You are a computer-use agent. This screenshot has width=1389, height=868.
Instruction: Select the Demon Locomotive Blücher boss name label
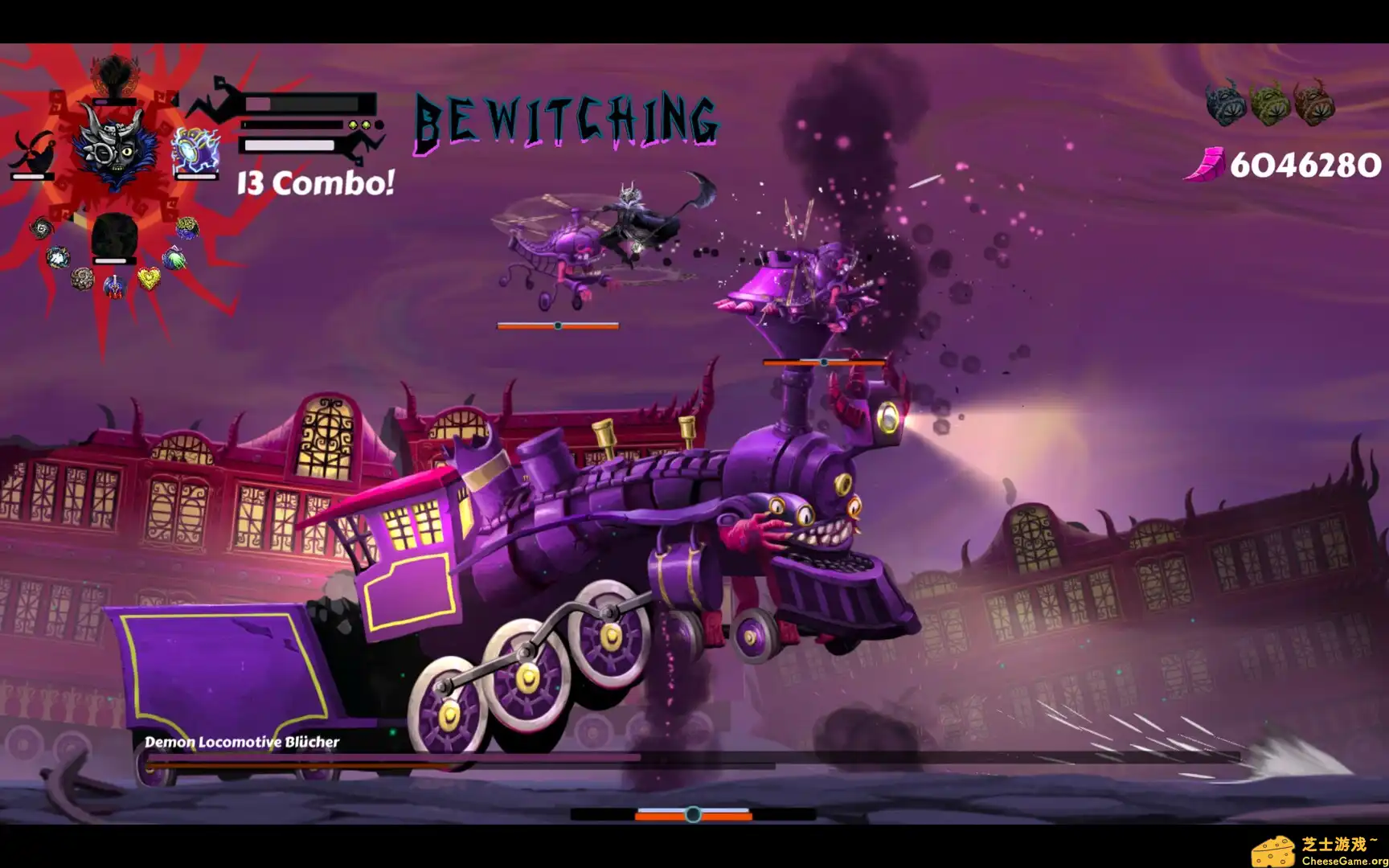[243, 743]
